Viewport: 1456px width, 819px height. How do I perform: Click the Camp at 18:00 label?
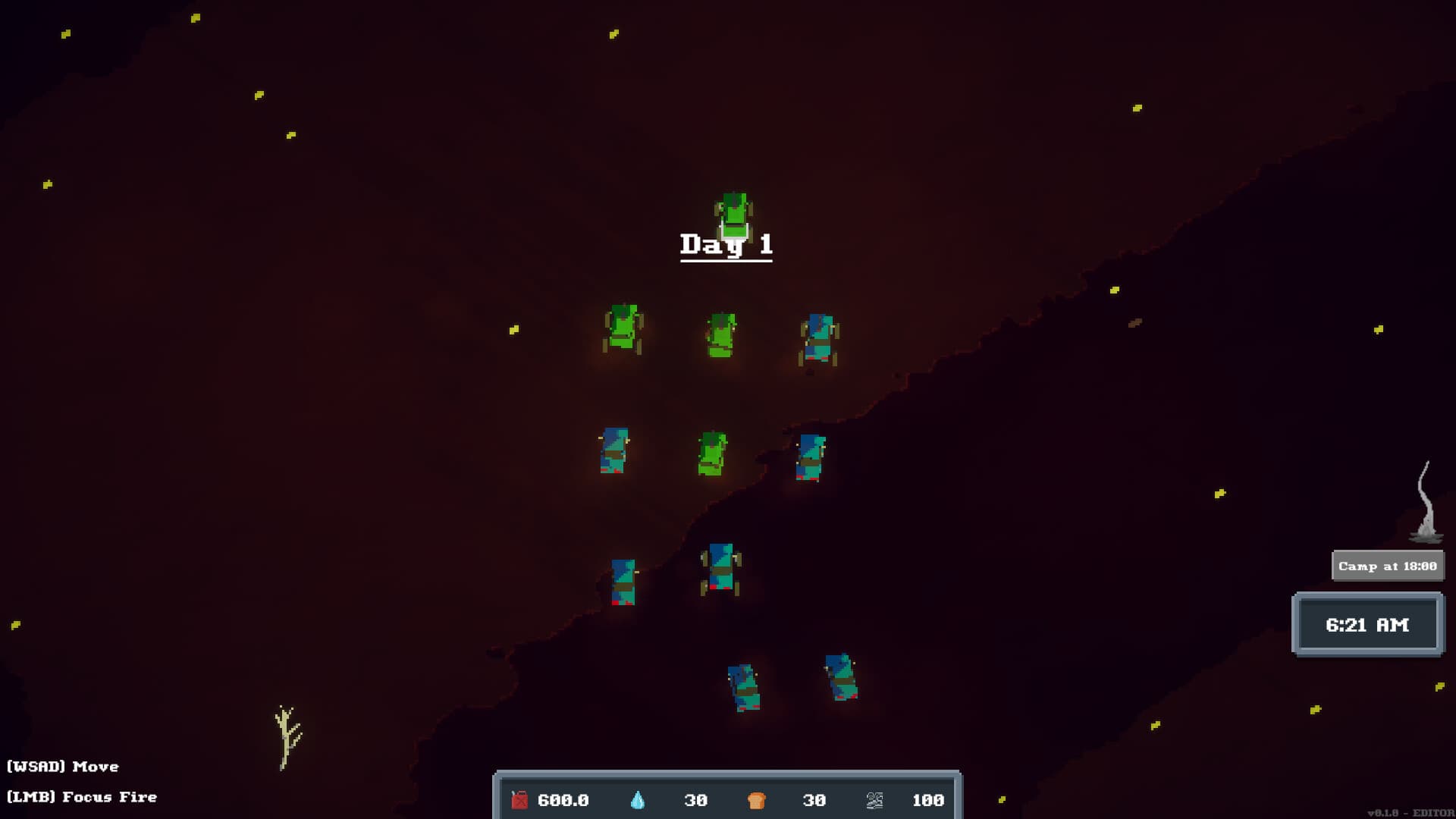1388,565
